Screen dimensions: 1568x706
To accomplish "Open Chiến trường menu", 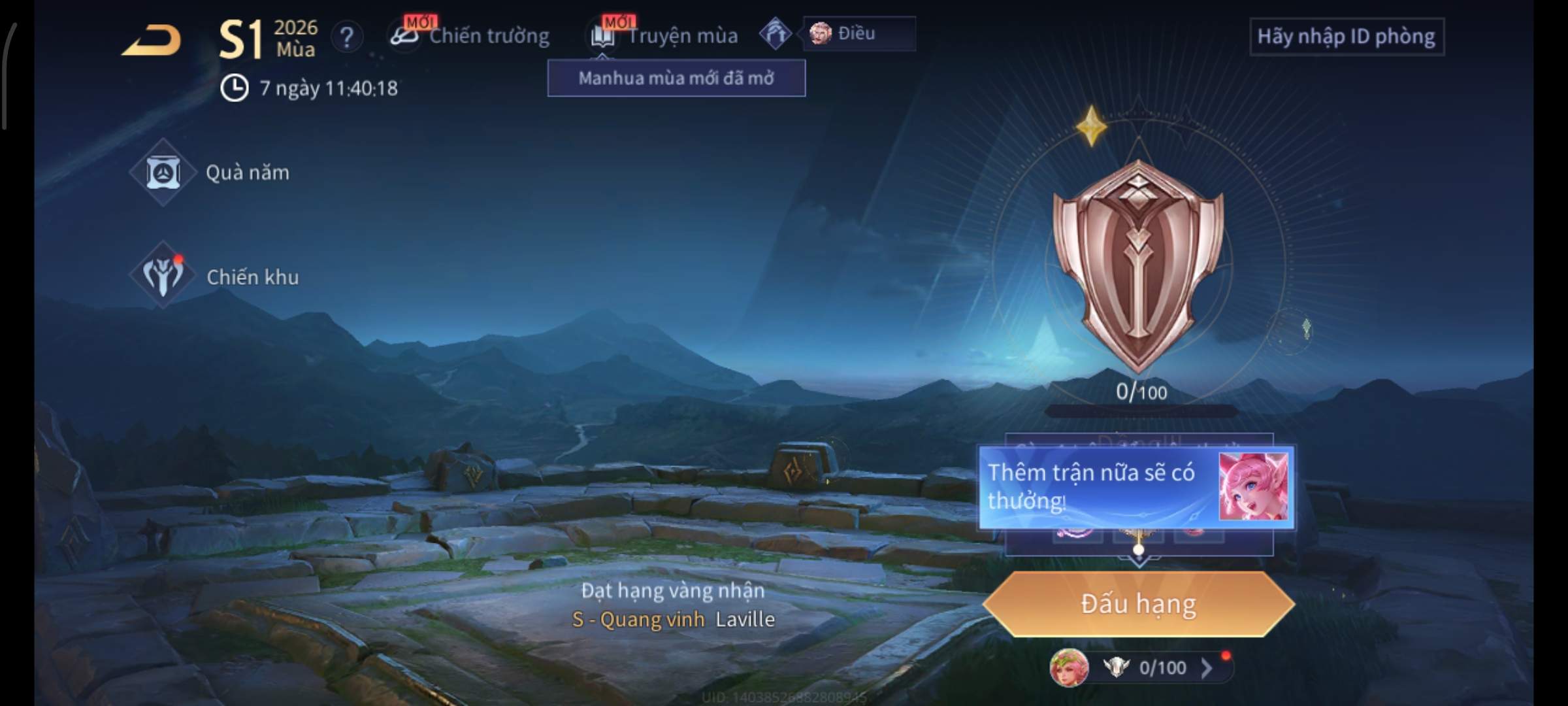I will coord(472,36).
